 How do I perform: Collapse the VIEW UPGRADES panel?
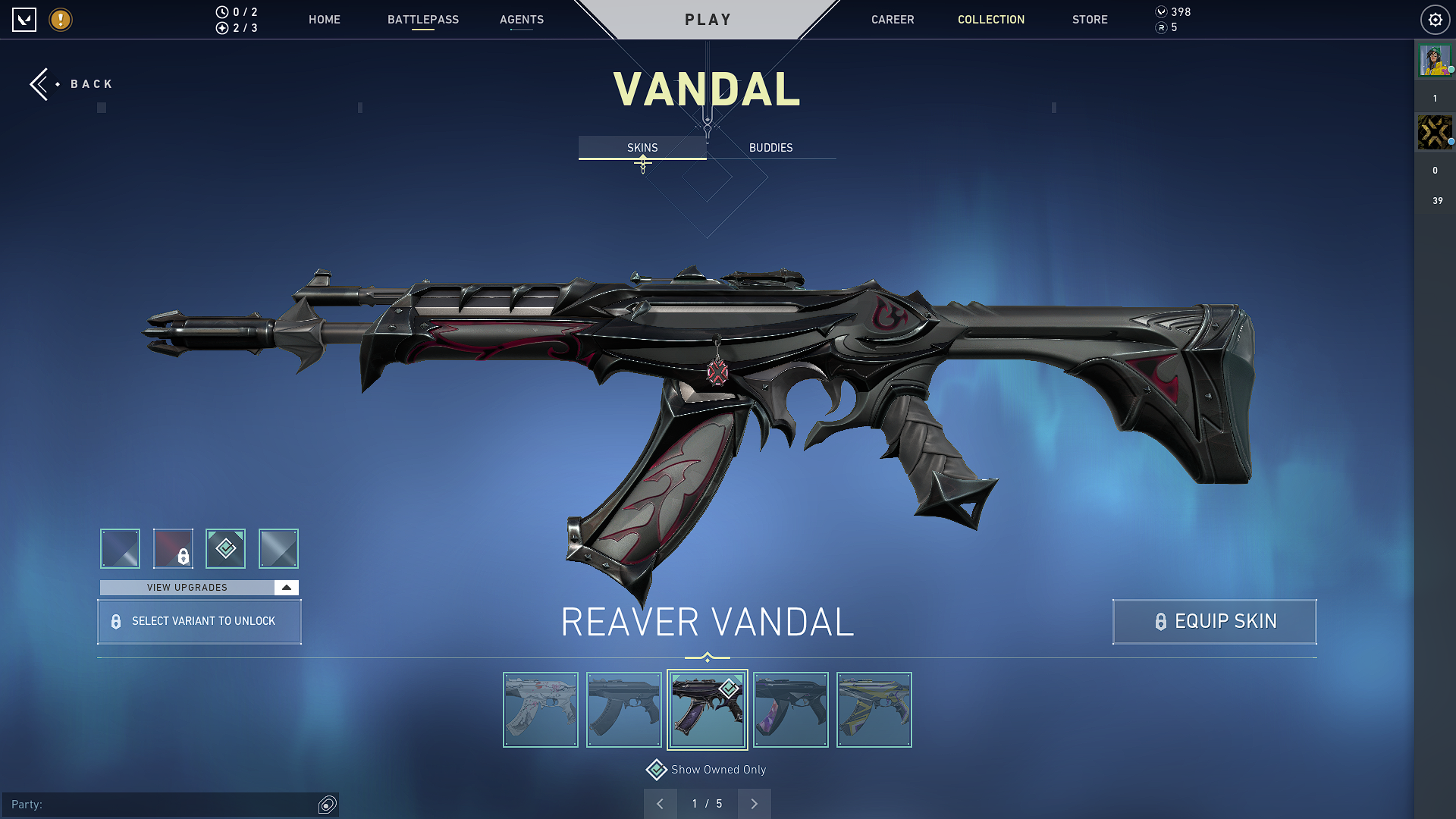[284, 587]
